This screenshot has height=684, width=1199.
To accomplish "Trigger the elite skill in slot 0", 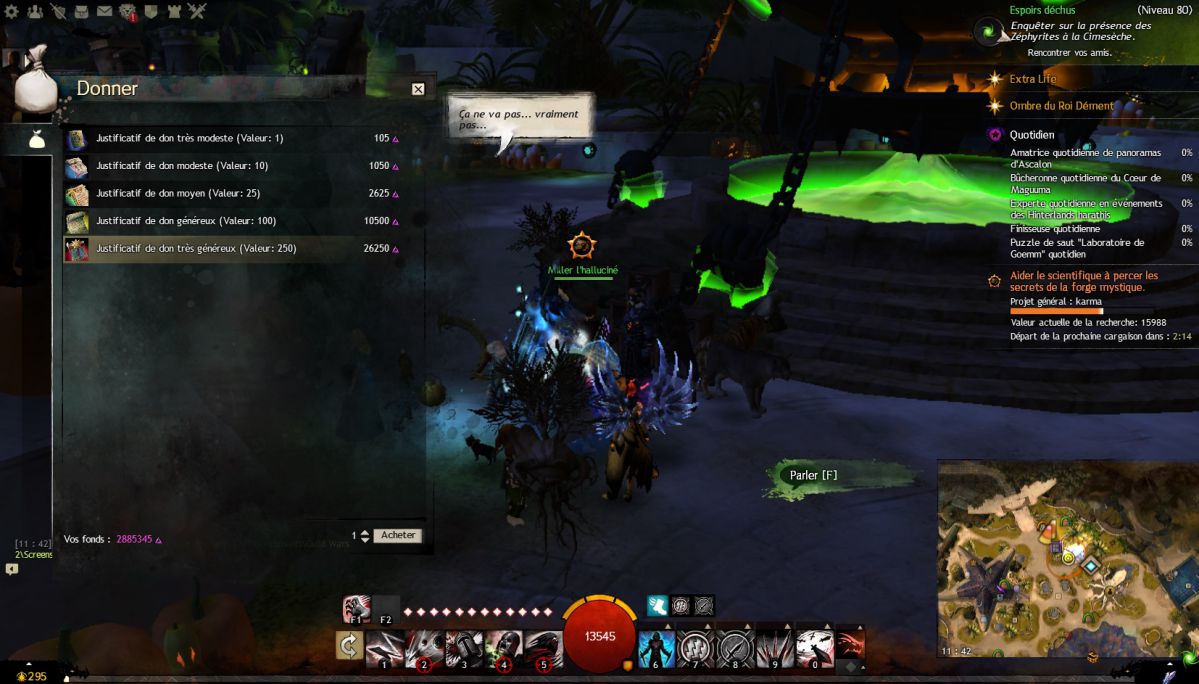I will coord(815,648).
